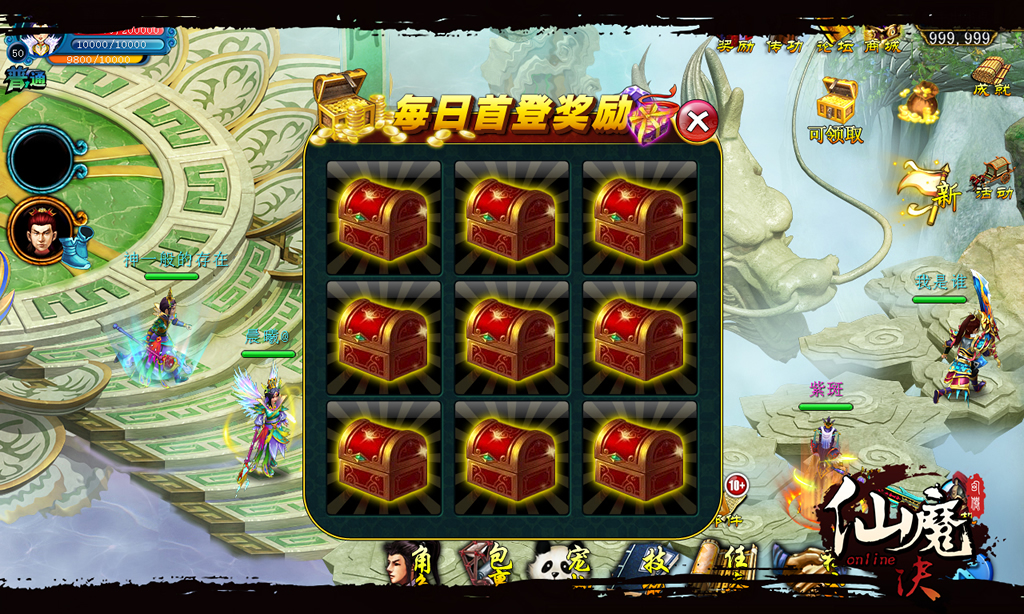Open the 包裹 inventory bag

pyautogui.click(x=479, y=565)
